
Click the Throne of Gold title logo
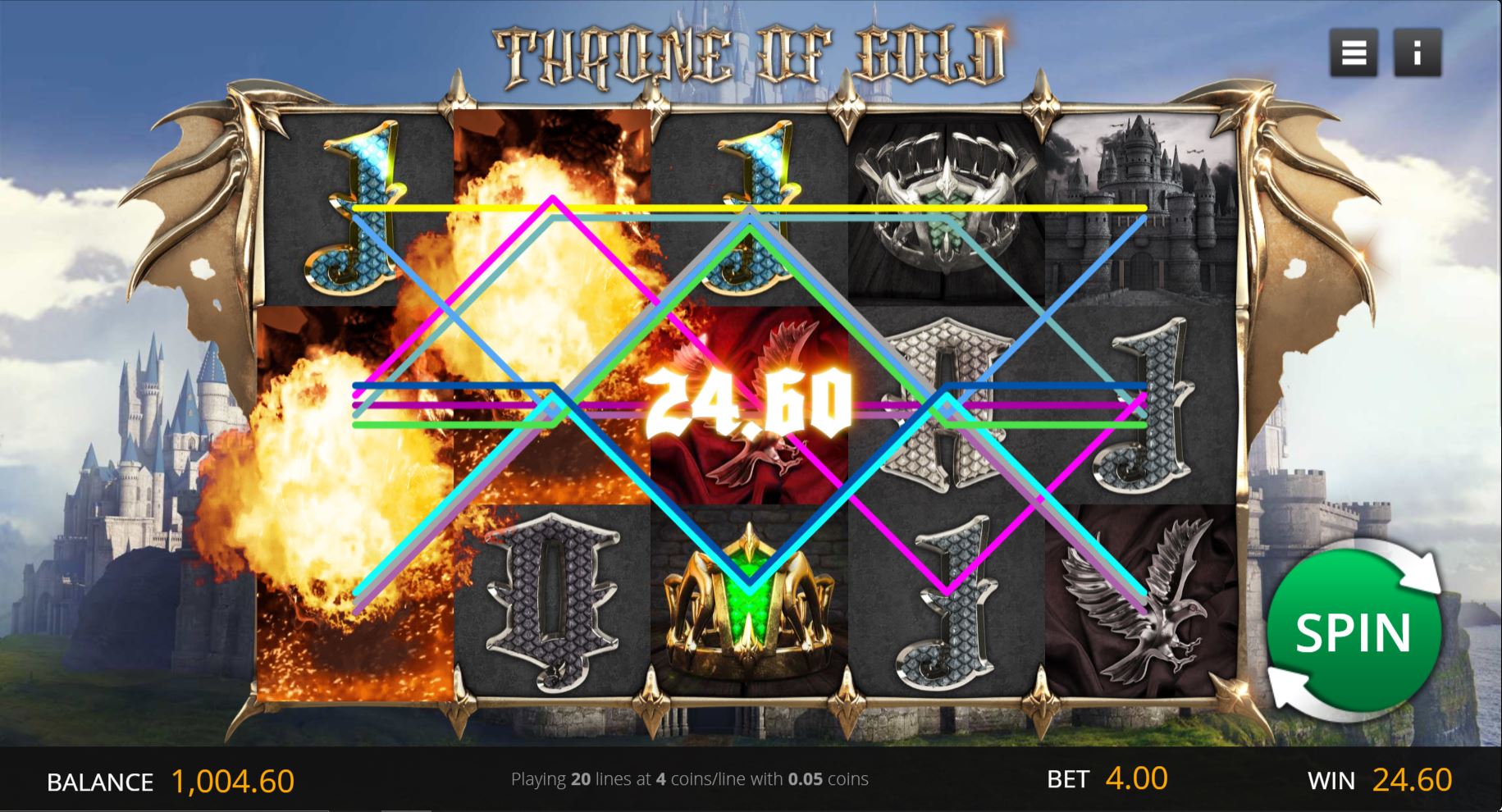pyautogui.click(x=751, y=51)
